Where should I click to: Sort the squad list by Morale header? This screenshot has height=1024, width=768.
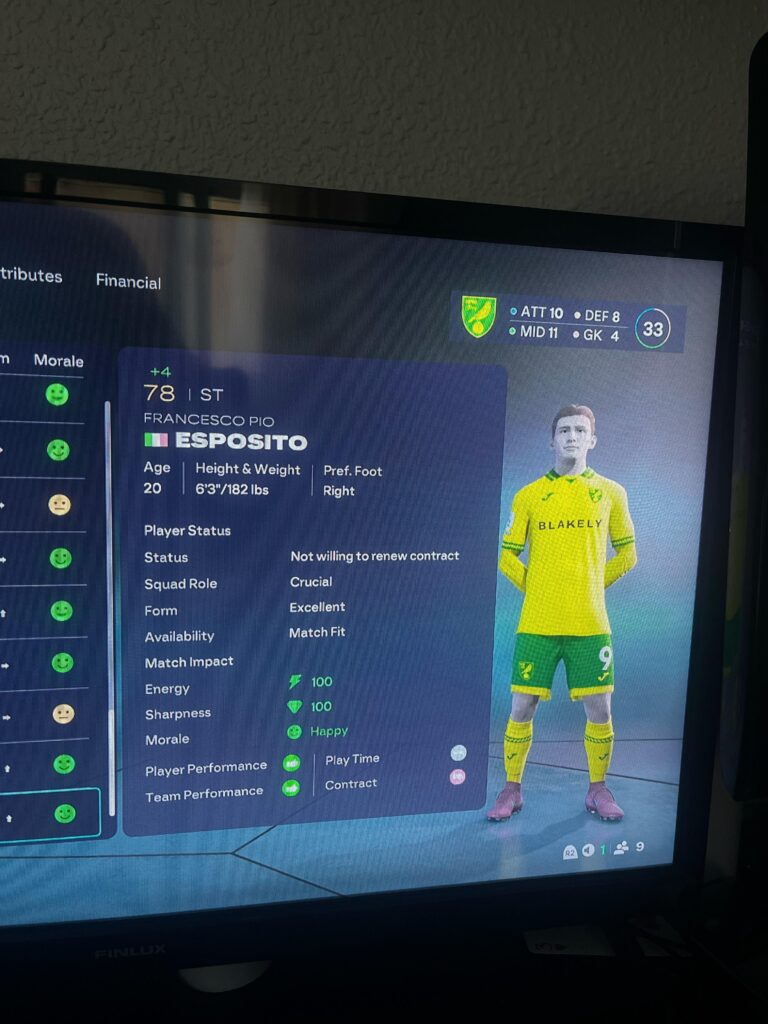click(x=58, y=360)
